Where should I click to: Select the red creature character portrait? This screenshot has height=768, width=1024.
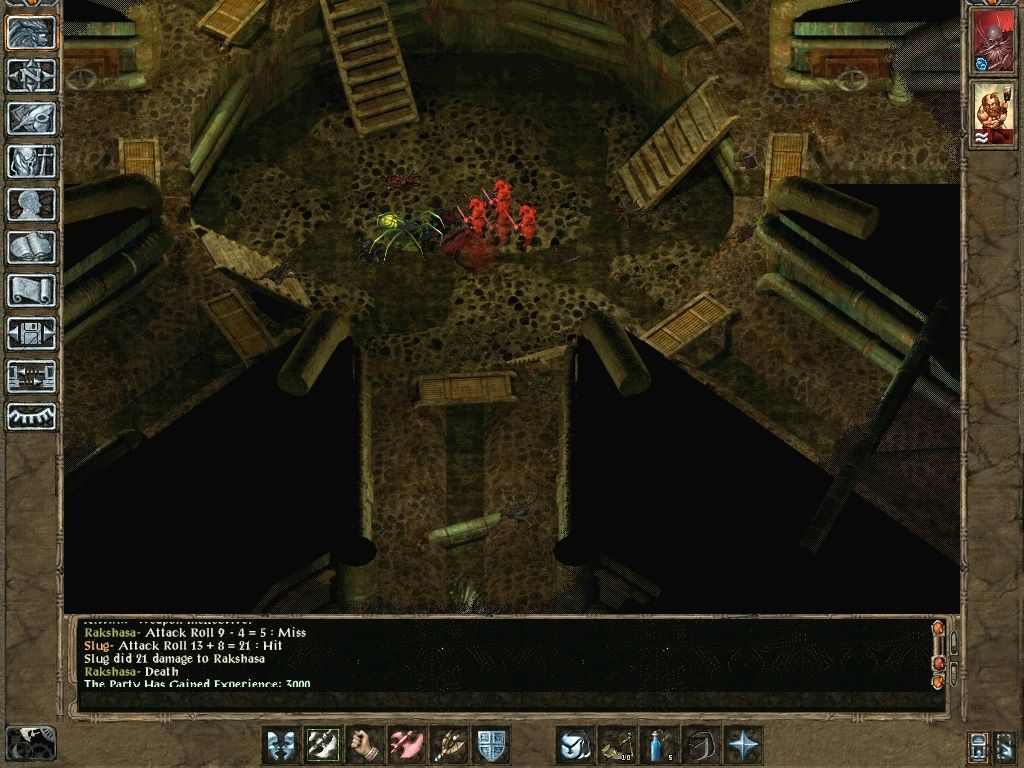(x=993, y=42)
